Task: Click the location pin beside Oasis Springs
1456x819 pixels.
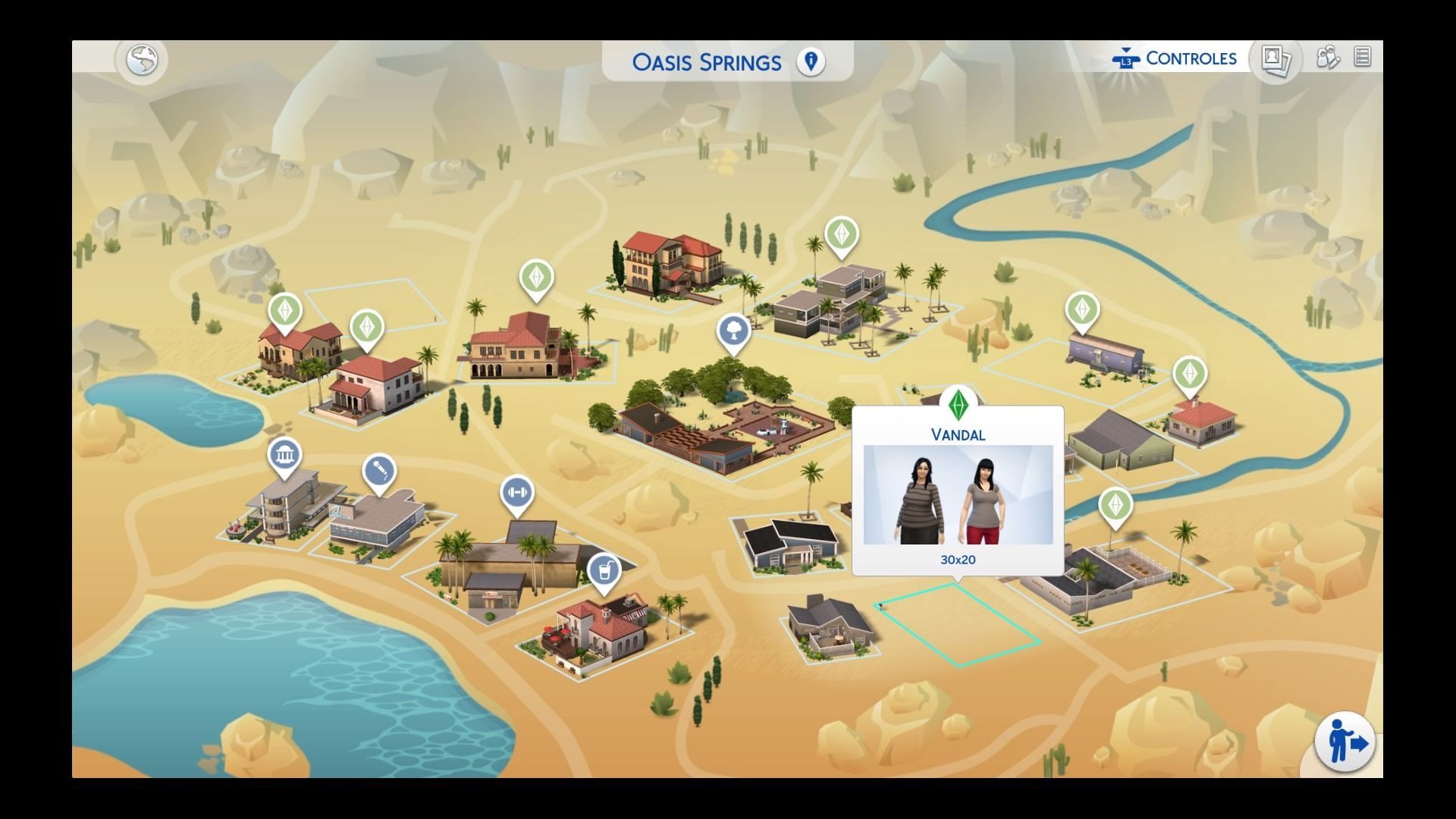Action: (x=811, y=61)
